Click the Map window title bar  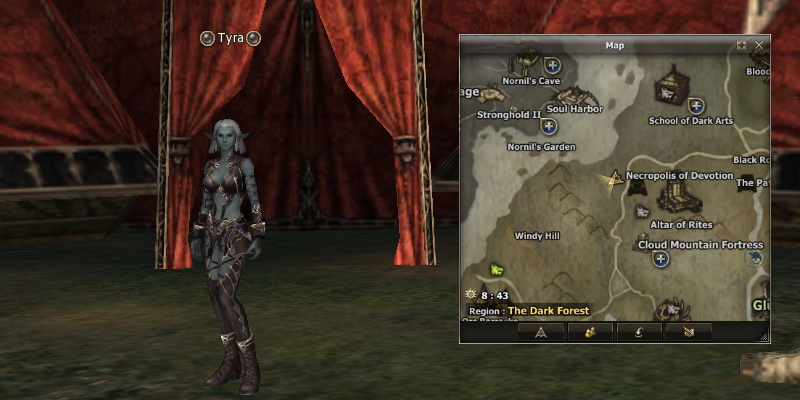click(614, 45)
